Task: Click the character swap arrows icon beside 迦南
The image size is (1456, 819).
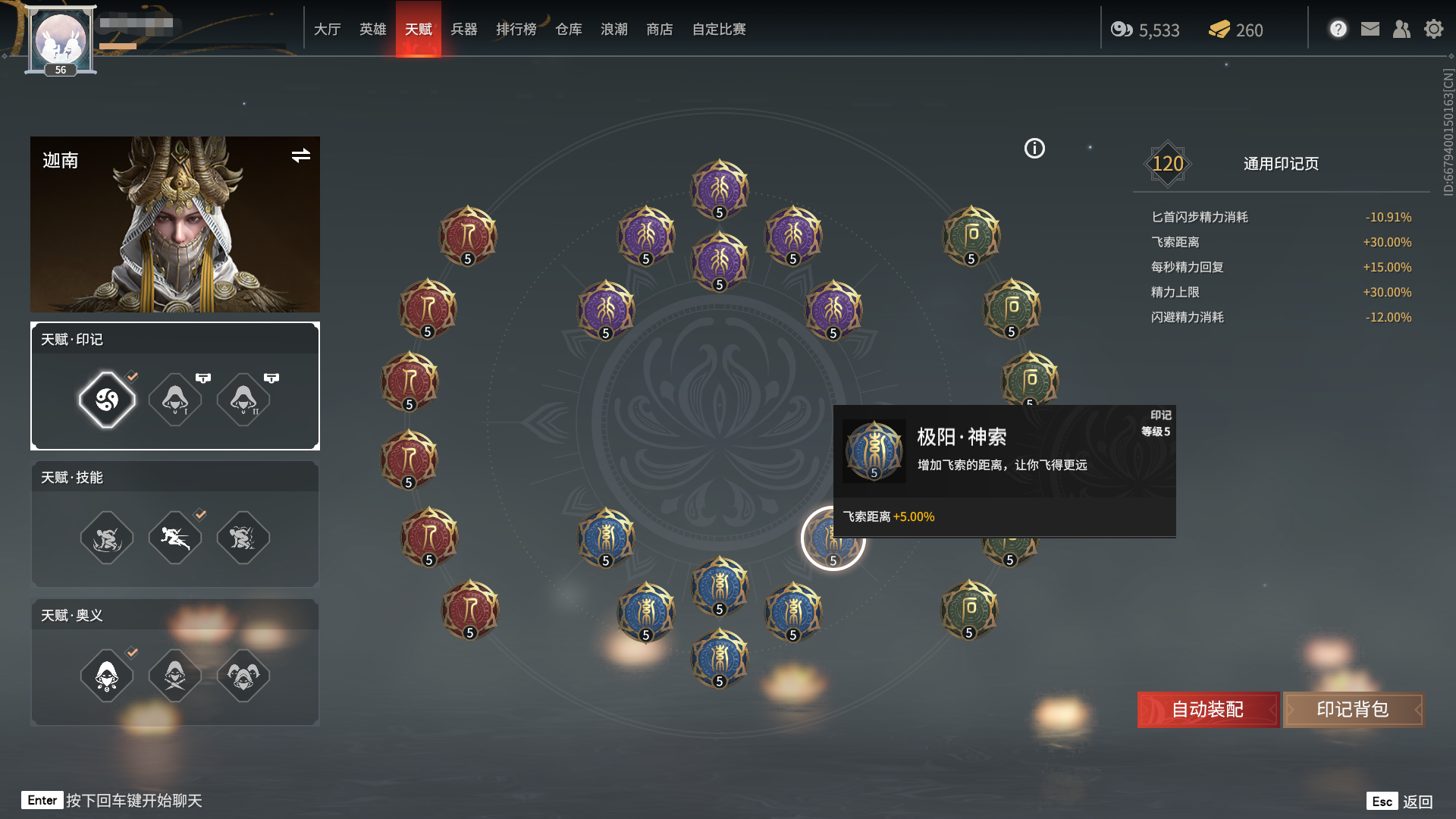Action: click(x=301, y=156)
